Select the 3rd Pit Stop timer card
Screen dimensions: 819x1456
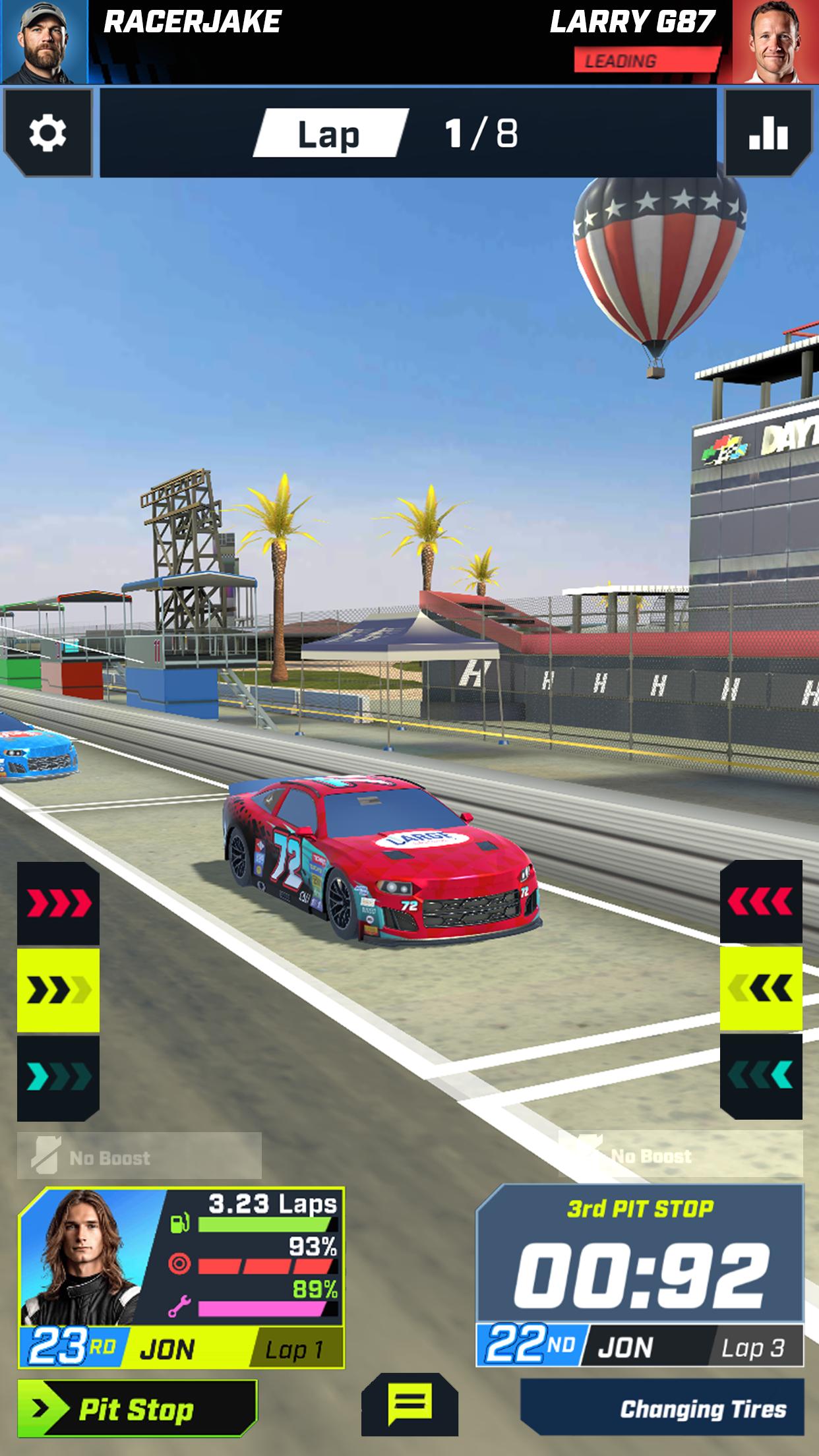click(x=640, y=1274)
